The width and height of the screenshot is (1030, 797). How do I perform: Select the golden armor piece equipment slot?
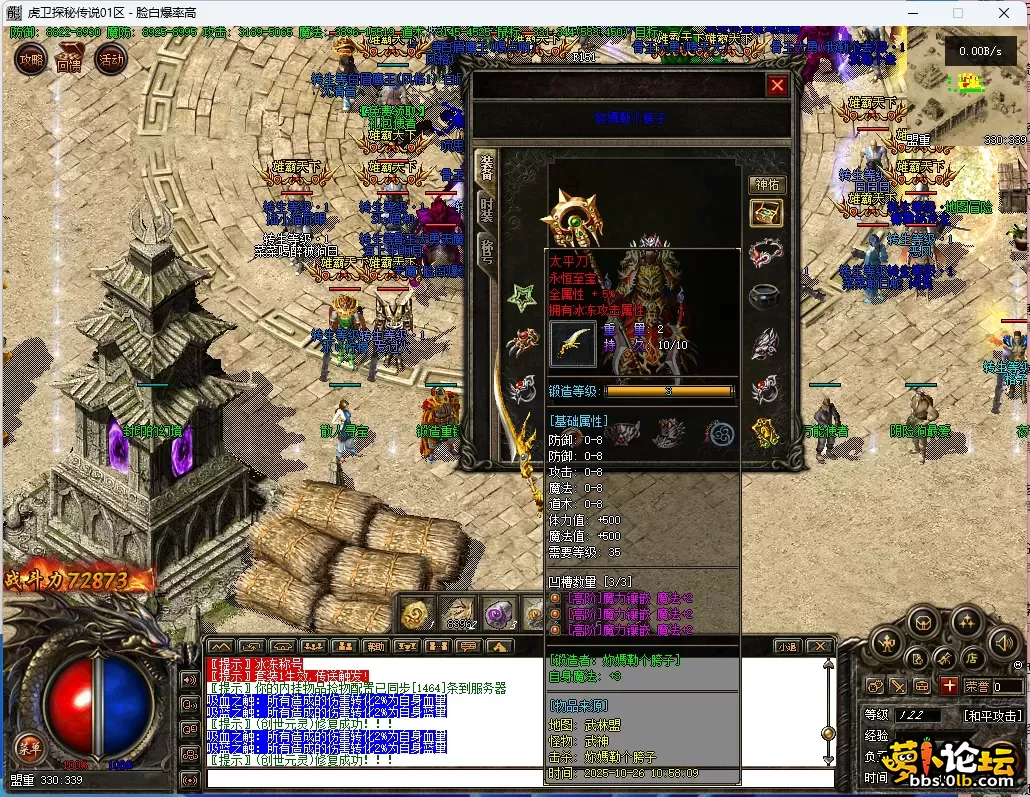pos(765,432)
